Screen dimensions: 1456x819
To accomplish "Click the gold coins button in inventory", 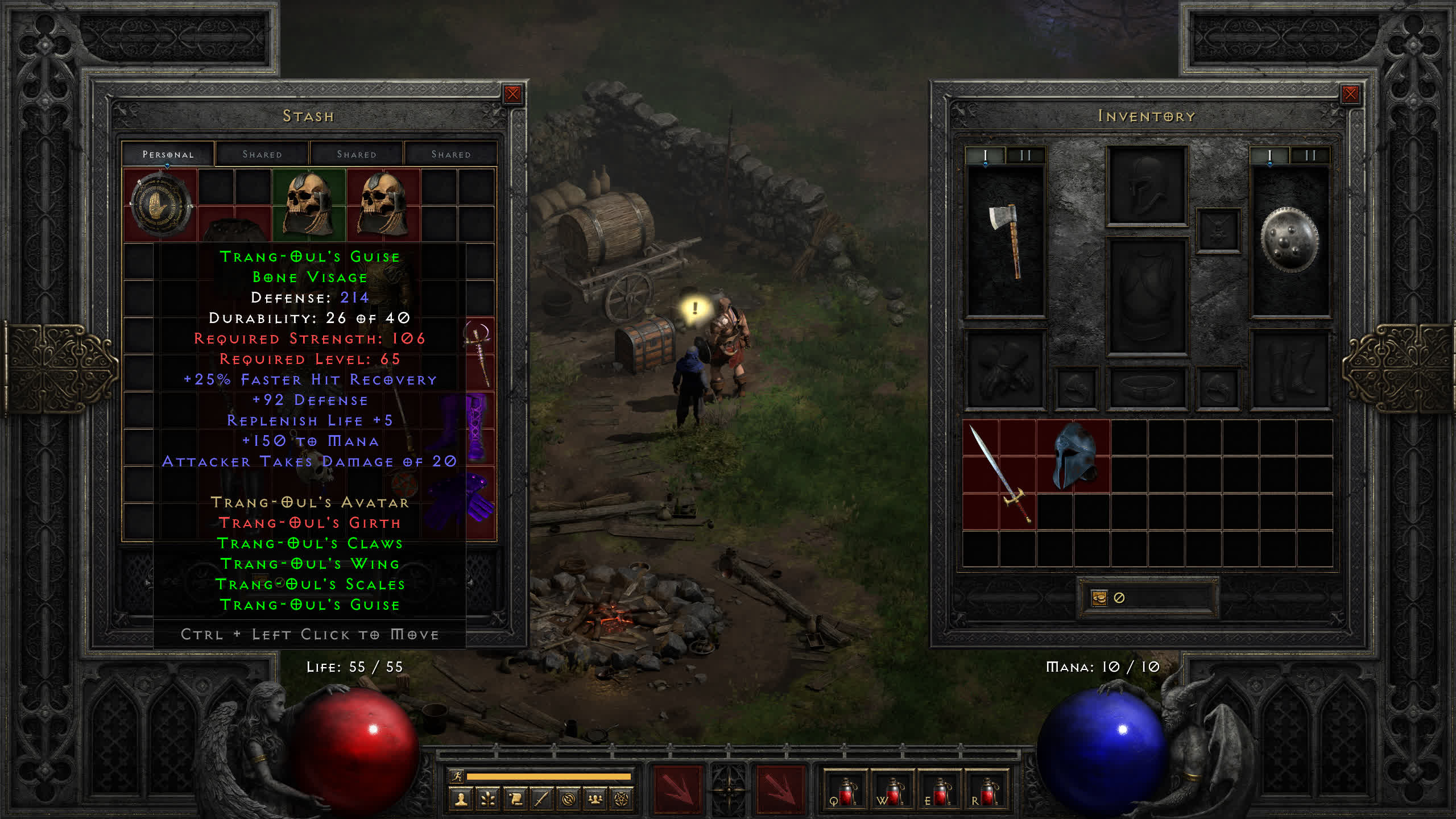I will pyautogui.click(x=1100, y=598).
